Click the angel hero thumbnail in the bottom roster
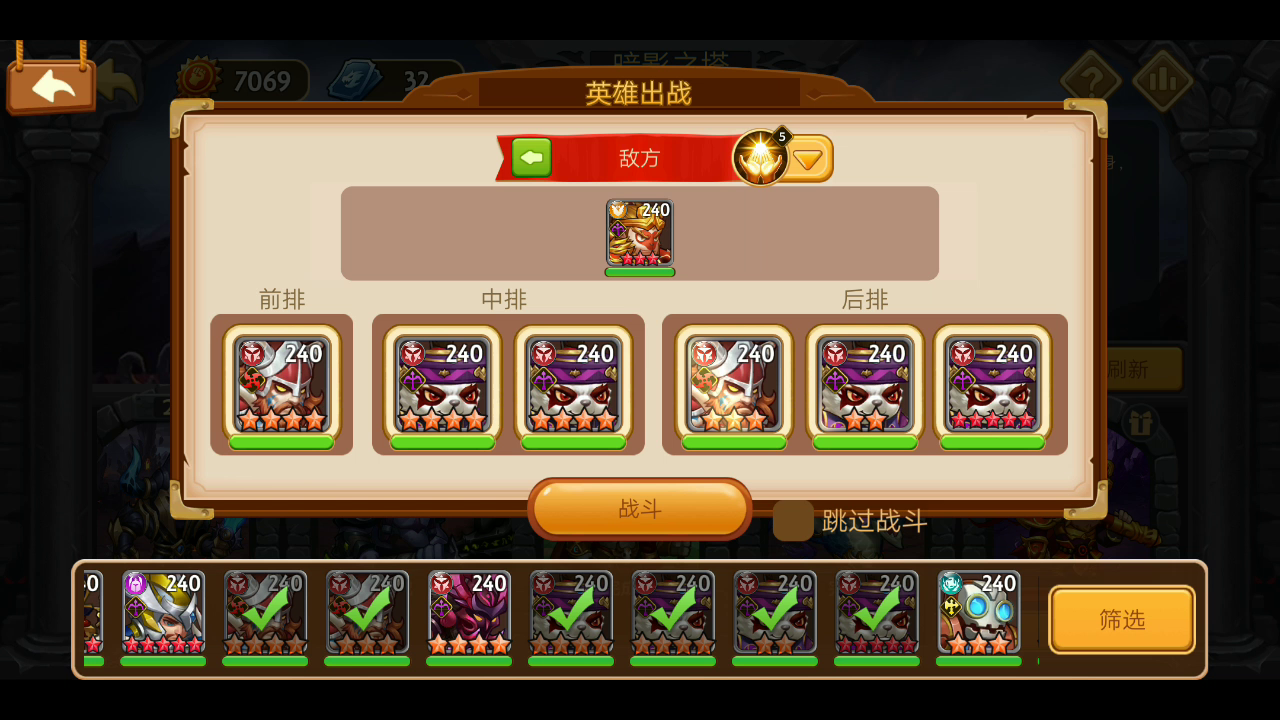The image size is (1280, 720). pyautogui.click(x=163, y=614)
